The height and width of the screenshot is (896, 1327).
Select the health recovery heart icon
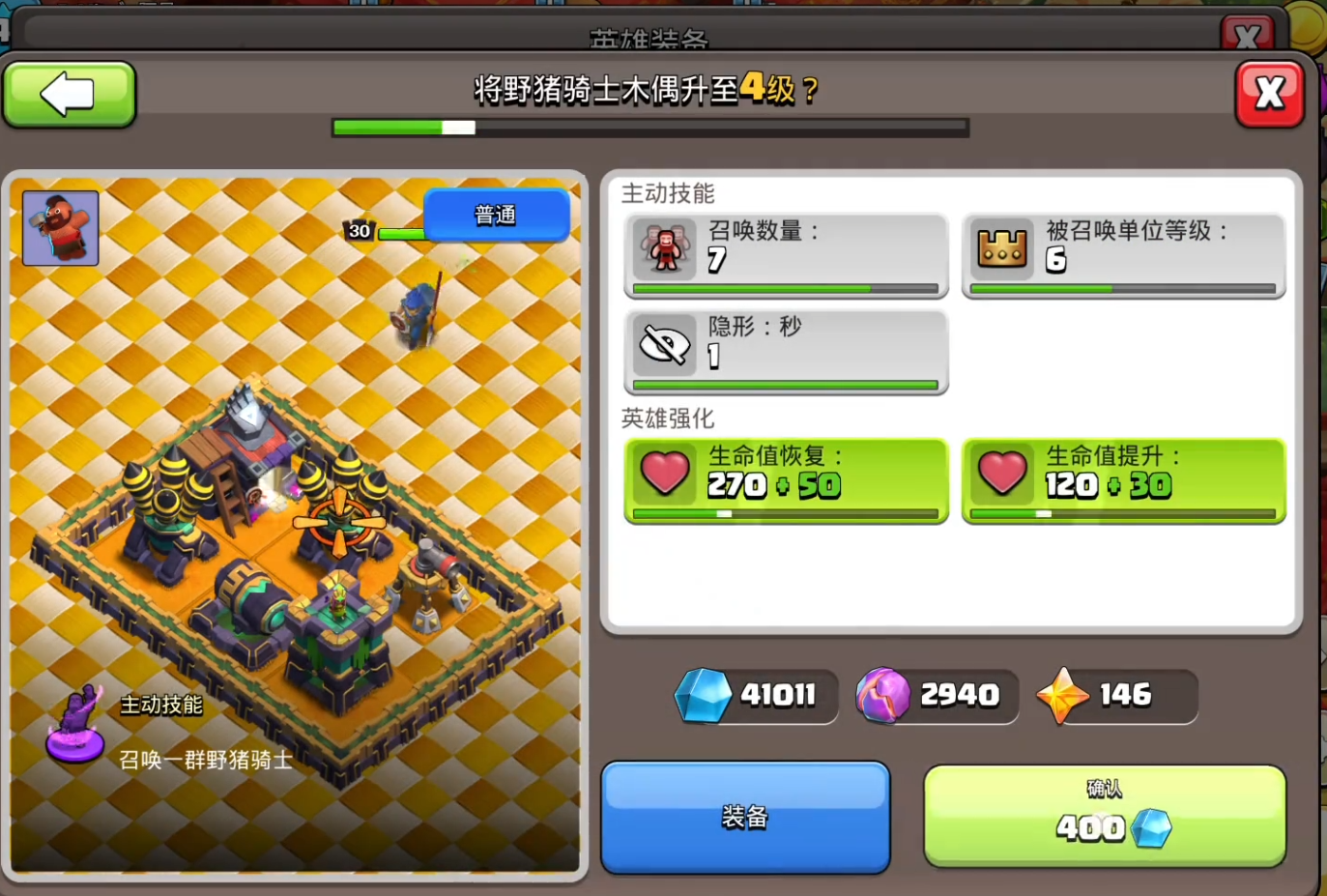(x=664, y=473)
